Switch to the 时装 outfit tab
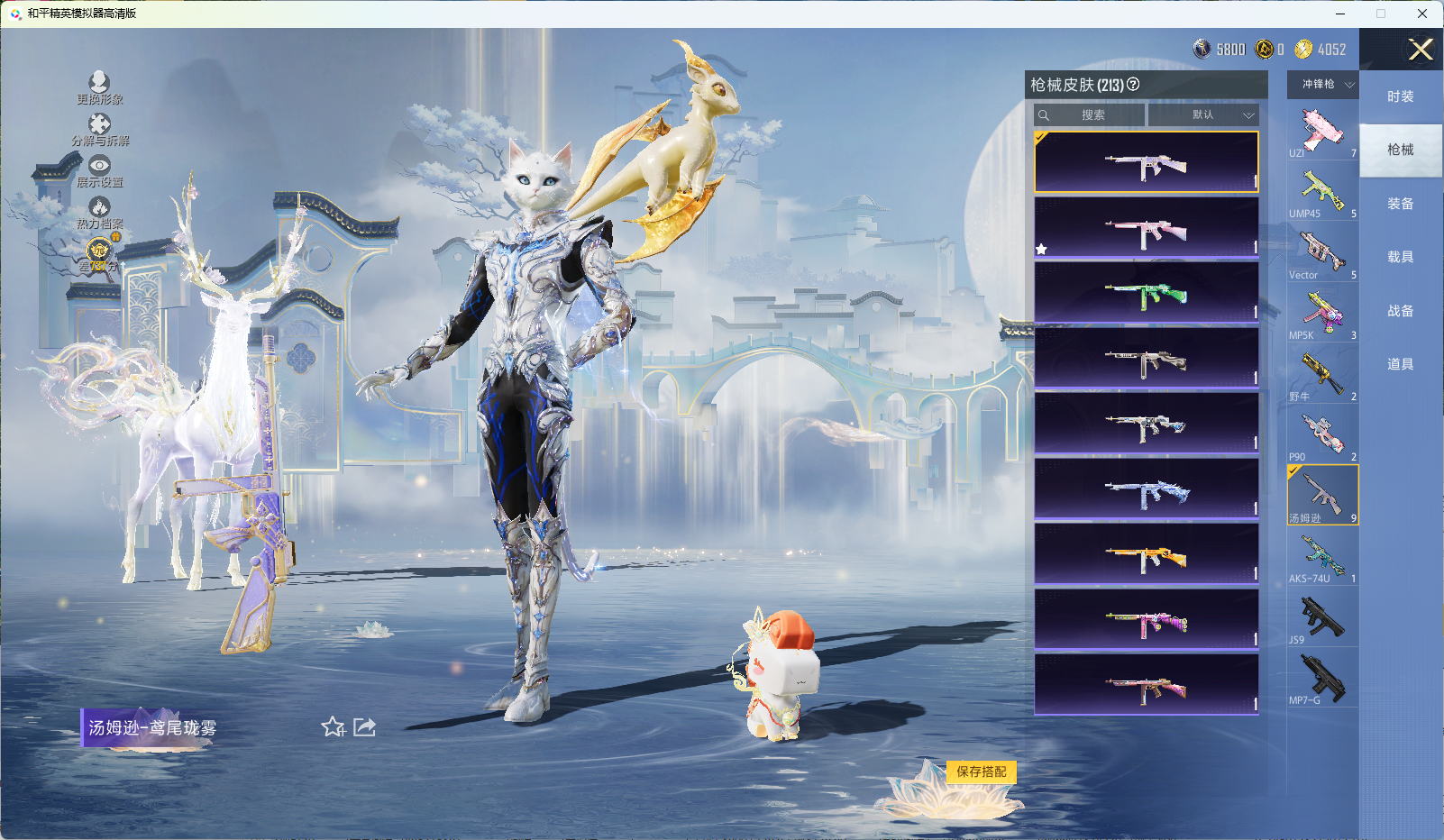Screen dimensions: 1444x840 click(x=1400, y=96)
